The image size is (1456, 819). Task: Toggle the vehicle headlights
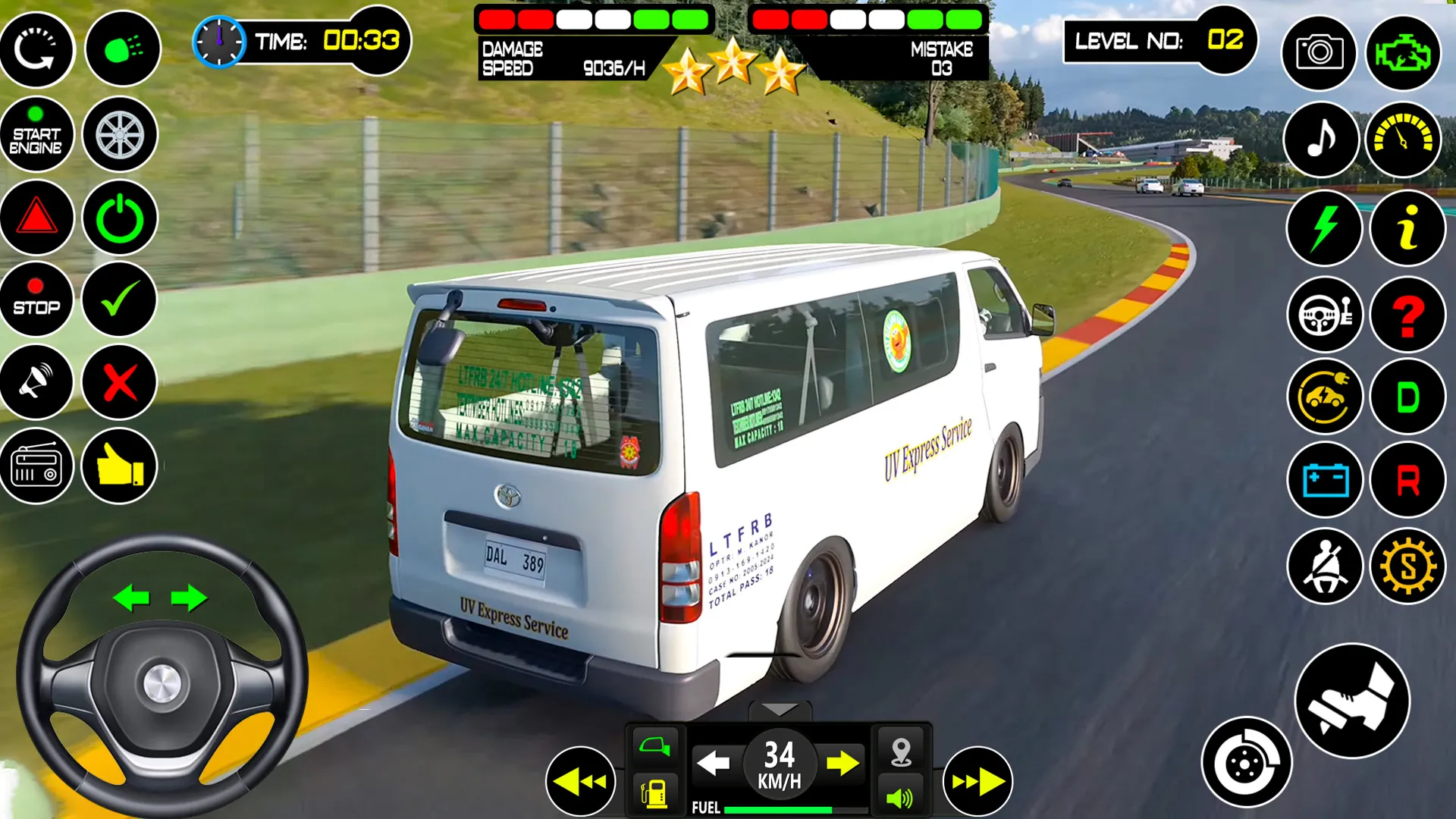(121, 49)
